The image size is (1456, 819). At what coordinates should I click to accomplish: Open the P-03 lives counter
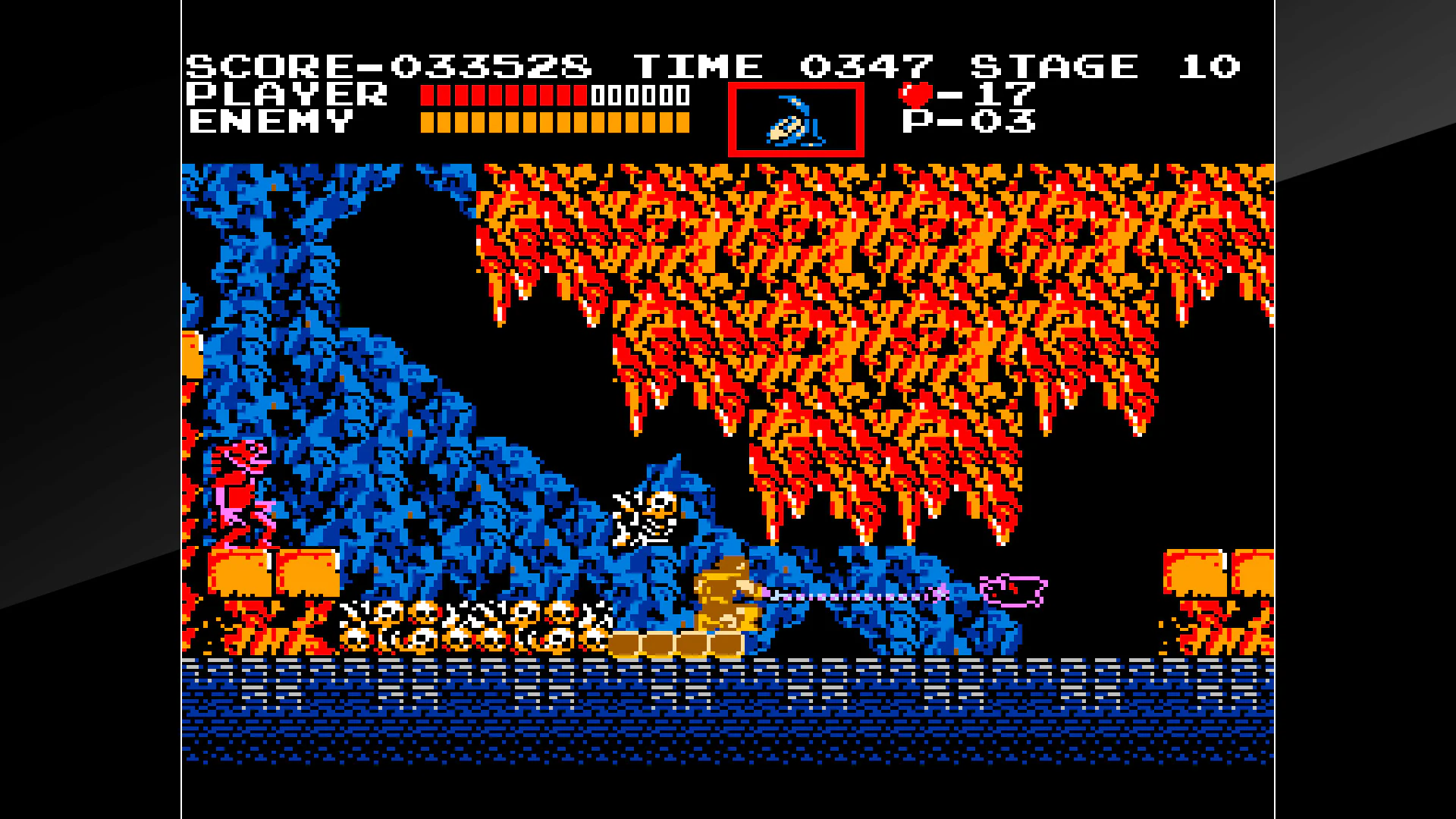pyautogui.click(x=971, y=121)
